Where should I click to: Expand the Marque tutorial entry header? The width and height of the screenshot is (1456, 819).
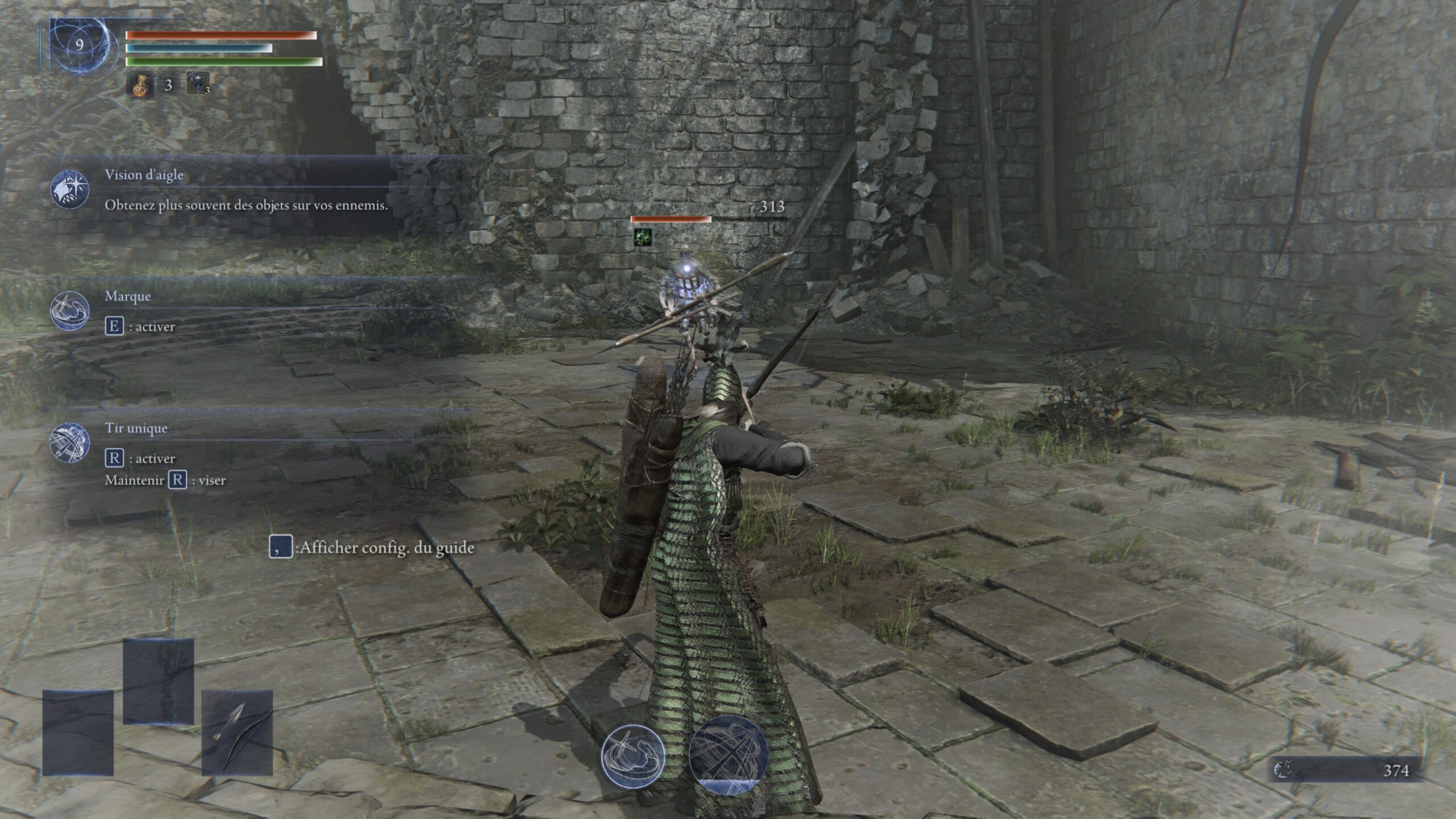tap(128, 296)
